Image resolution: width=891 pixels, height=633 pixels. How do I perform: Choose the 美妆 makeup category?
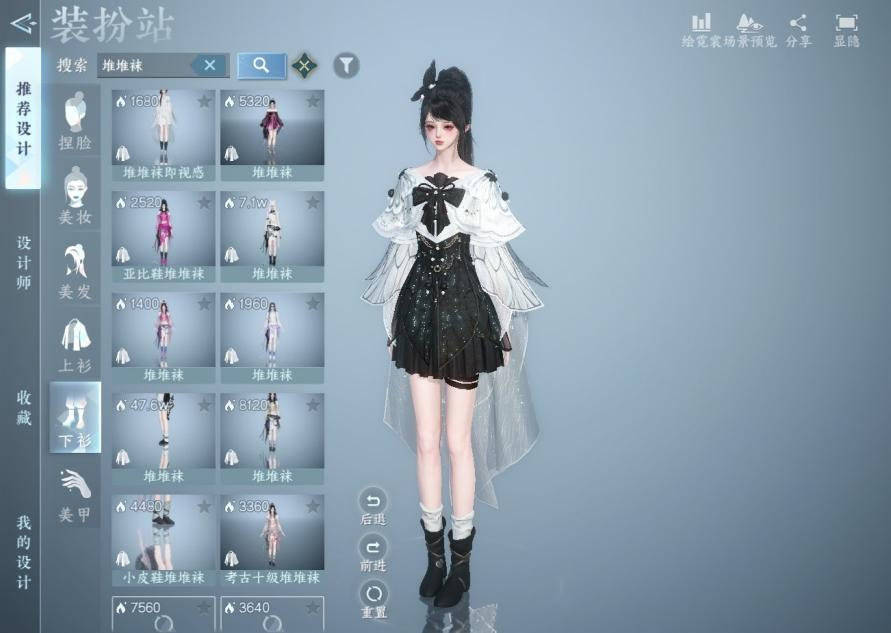(x=75, y=196)
